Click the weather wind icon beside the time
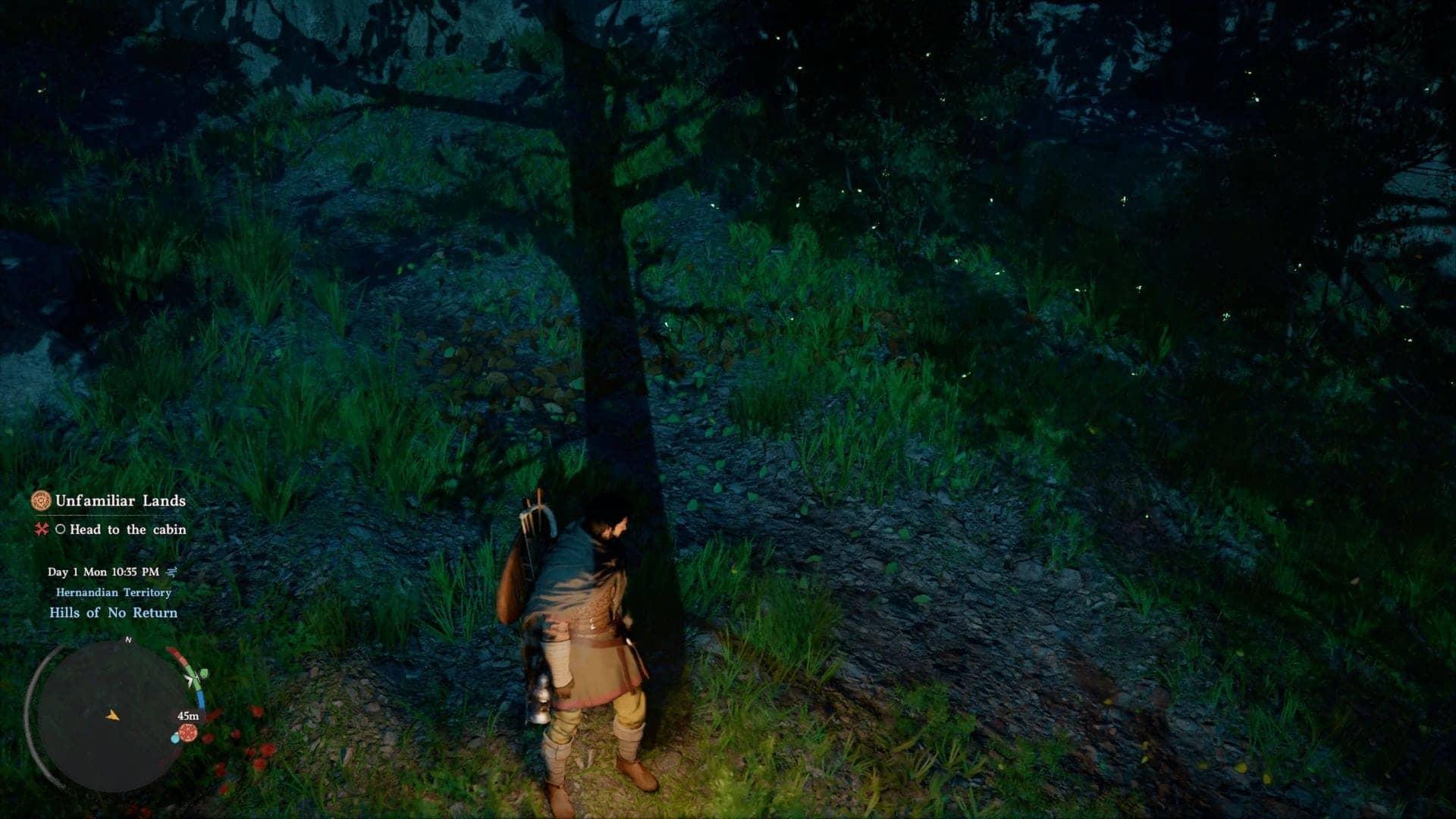1456x819 pixels. [x=173, y=573]
